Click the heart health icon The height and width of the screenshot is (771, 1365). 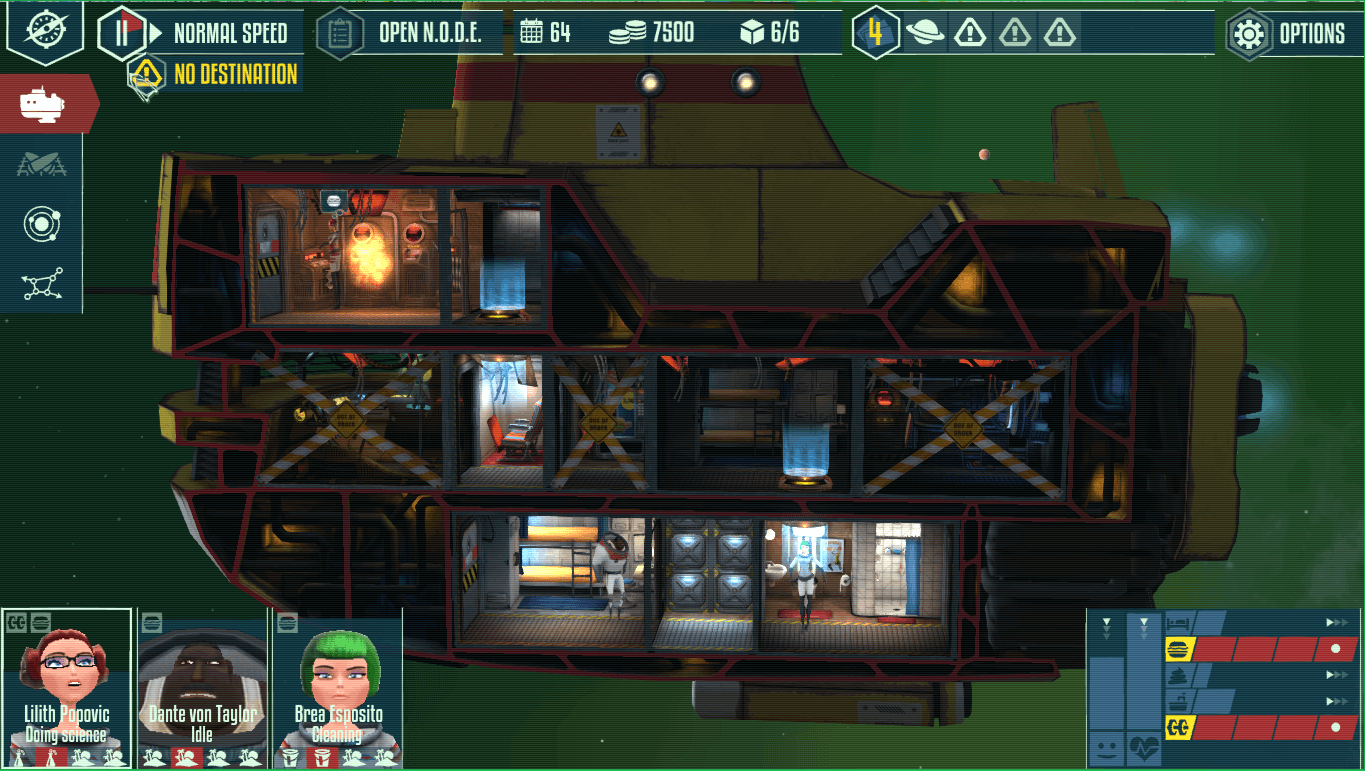tap(1143, 747)
